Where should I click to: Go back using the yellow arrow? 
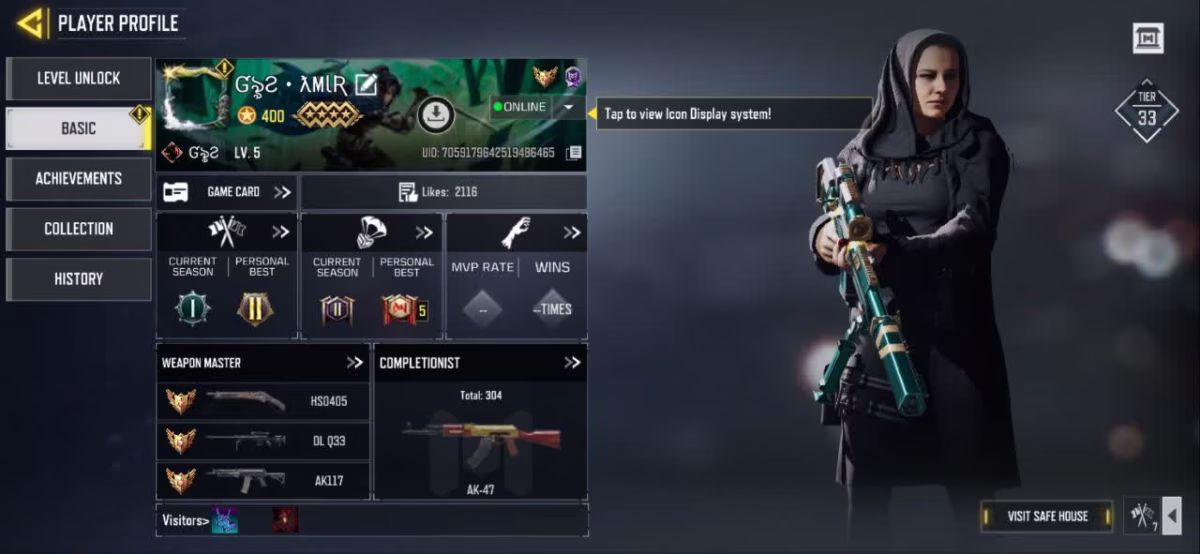[x=30, y=22]
